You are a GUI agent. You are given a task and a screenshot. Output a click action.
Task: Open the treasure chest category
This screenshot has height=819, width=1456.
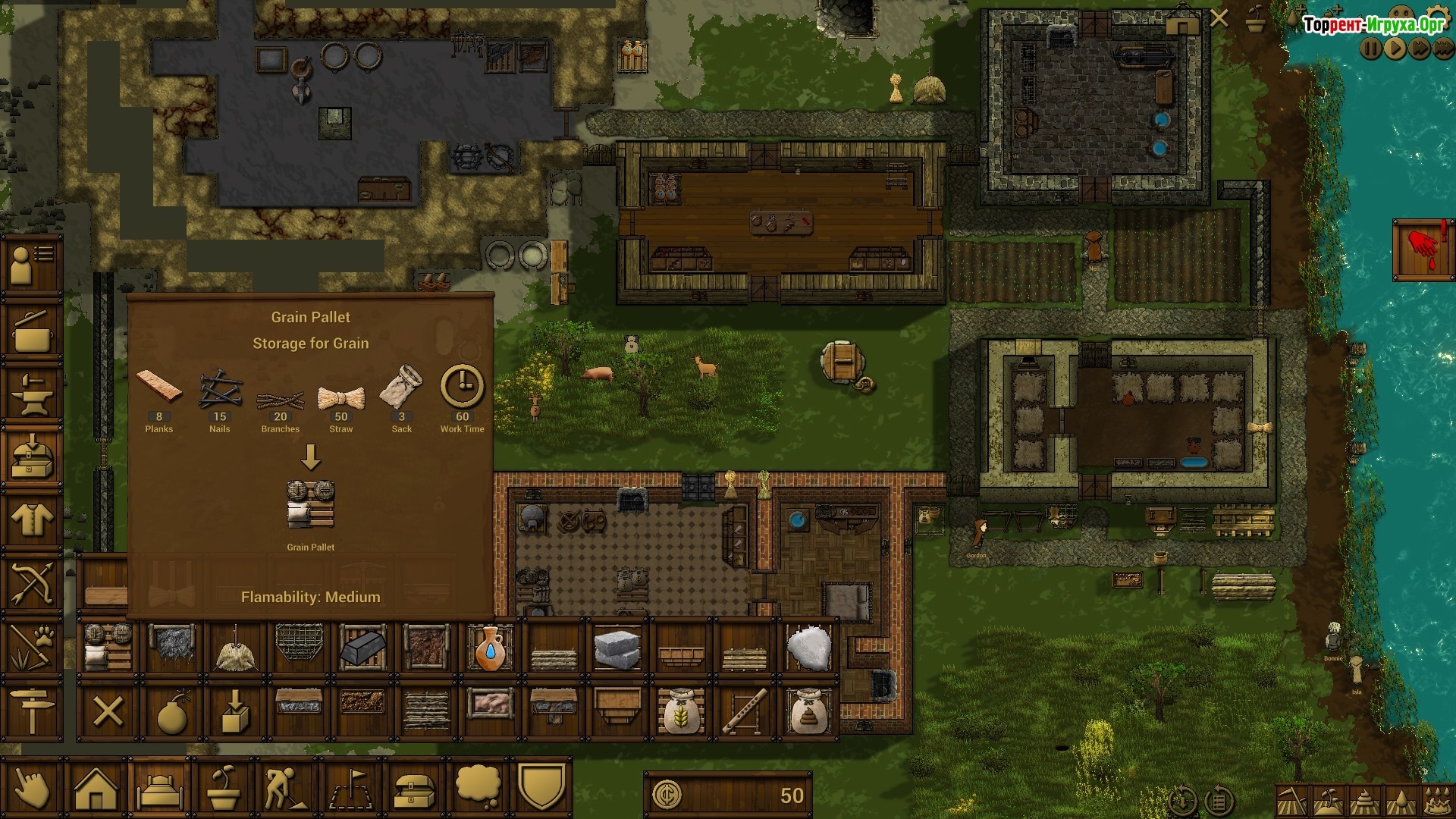click(415, 789)
